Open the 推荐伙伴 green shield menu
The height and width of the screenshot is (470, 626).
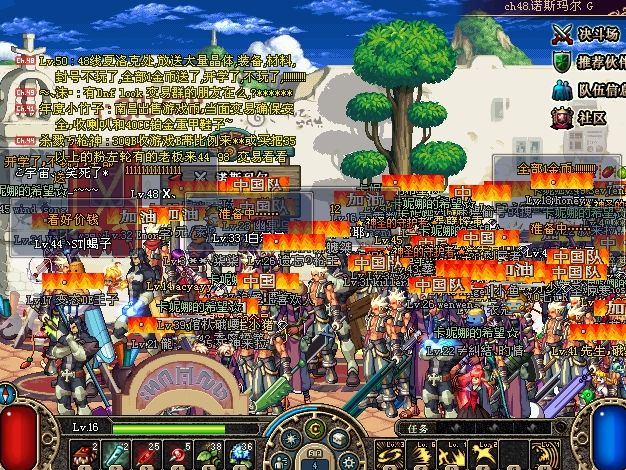tap(589, 63)
